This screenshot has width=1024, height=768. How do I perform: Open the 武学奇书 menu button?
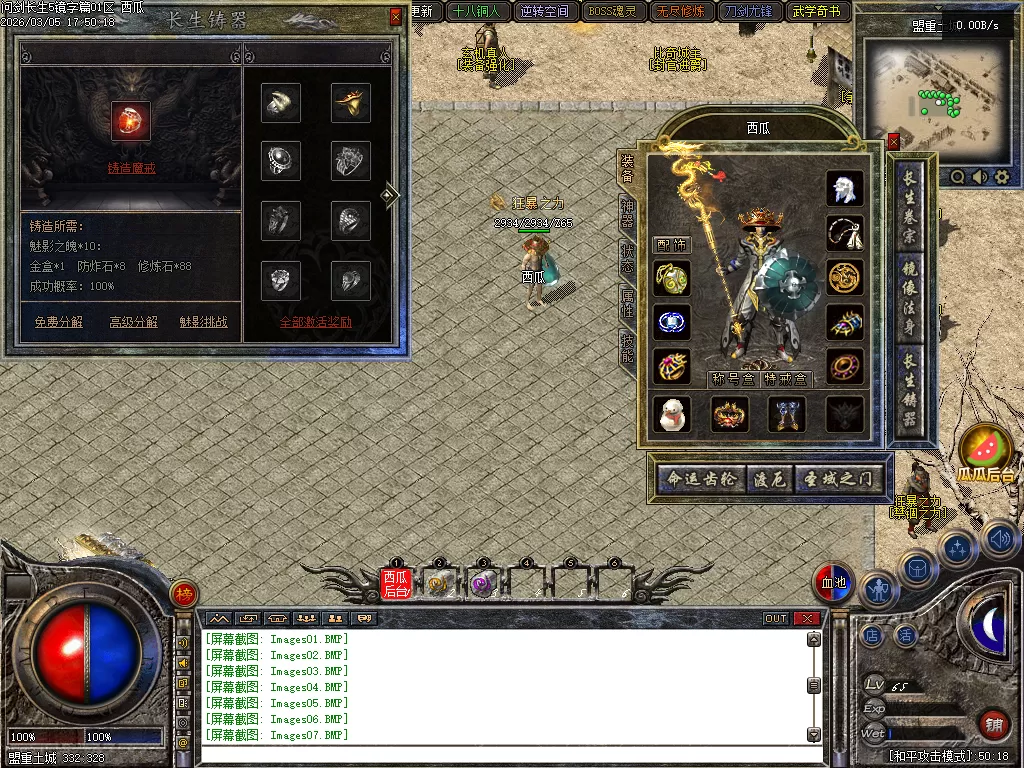click(816, 12)
